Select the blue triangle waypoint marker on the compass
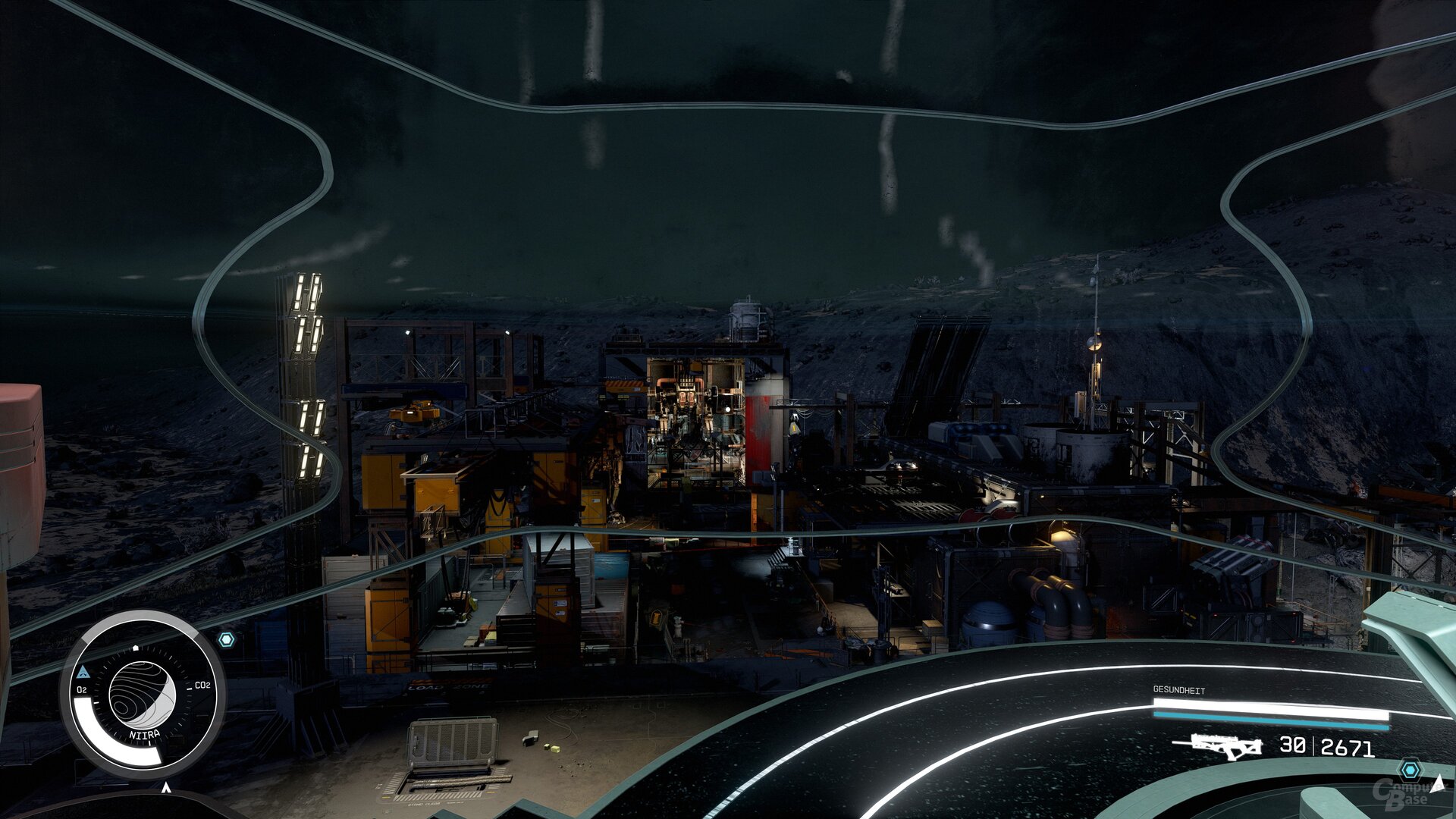The height and width of the screenshot is (819, 1456). [83, 671]
